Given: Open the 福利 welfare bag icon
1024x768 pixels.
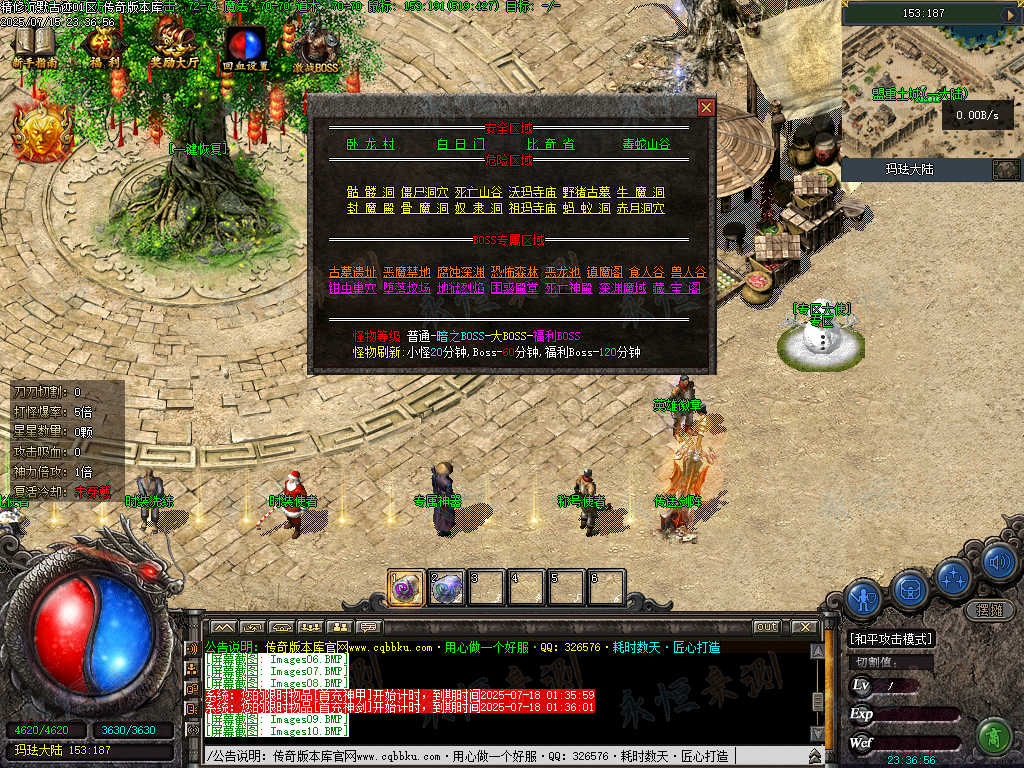Looking at the screenshot, I should (x=103, y=47).
